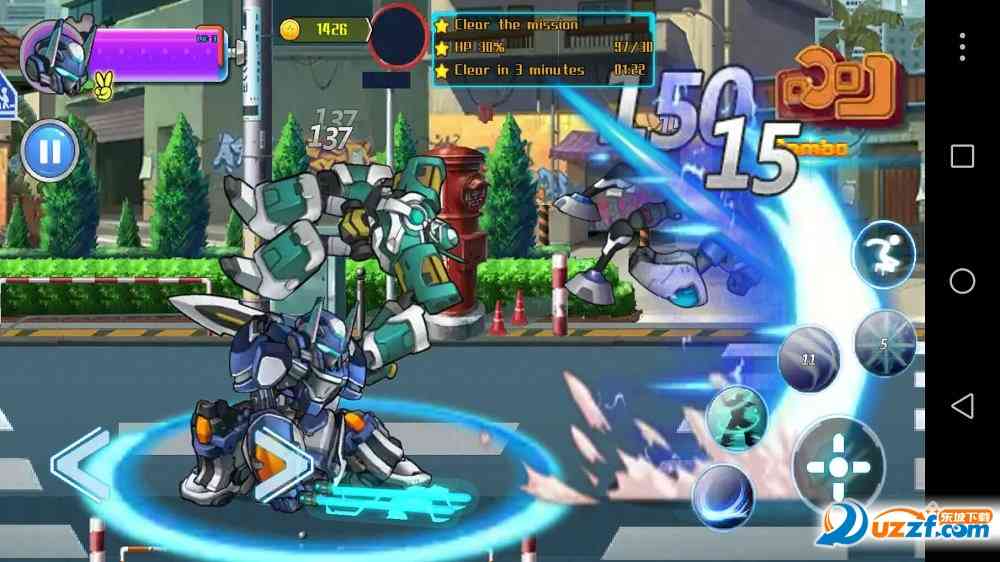Tap the move-right arrow control
Viewport: 1000px width, 562px height.
point(272,464)
